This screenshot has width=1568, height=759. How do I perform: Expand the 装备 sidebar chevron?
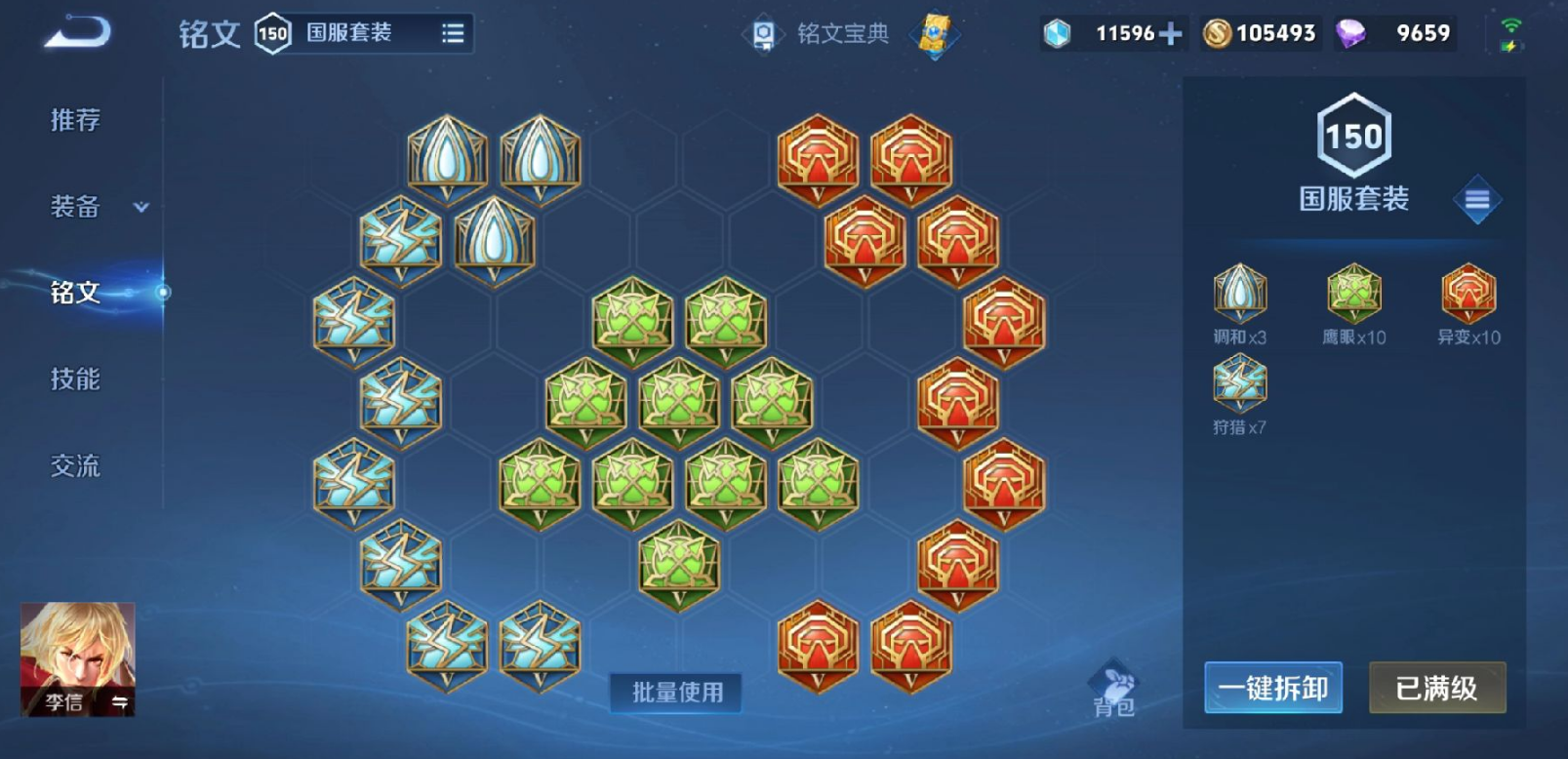[x=140, y=207]
